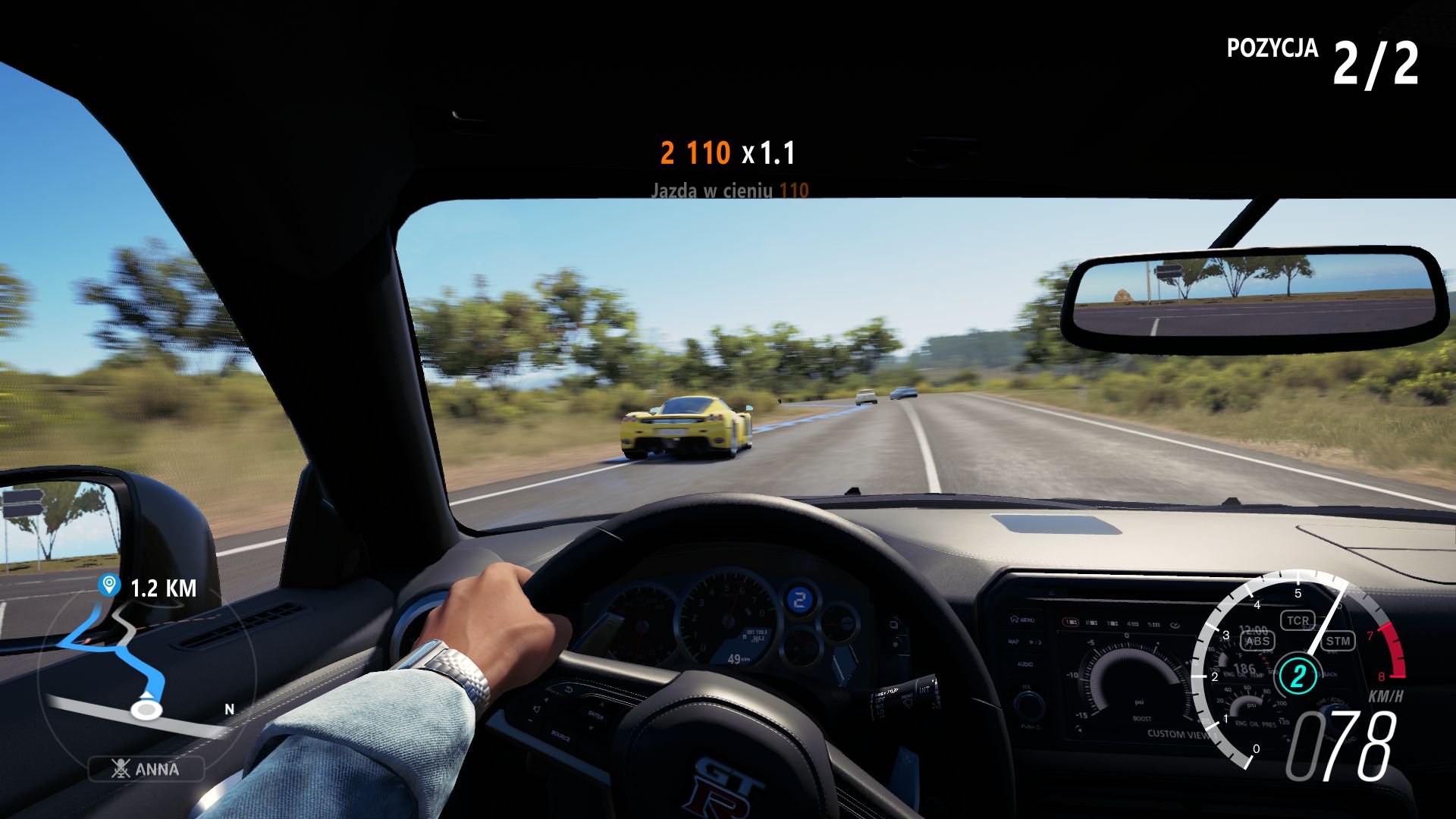This screenshot has width=1456, height=819.
Task: Toggle the TCR traction control indicator
Action: [x=1300, y=620]
